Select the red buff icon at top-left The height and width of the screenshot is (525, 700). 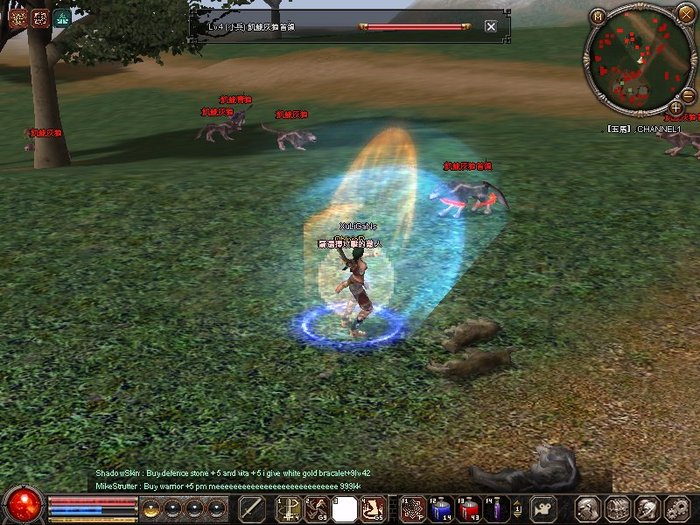coord(18,17)
